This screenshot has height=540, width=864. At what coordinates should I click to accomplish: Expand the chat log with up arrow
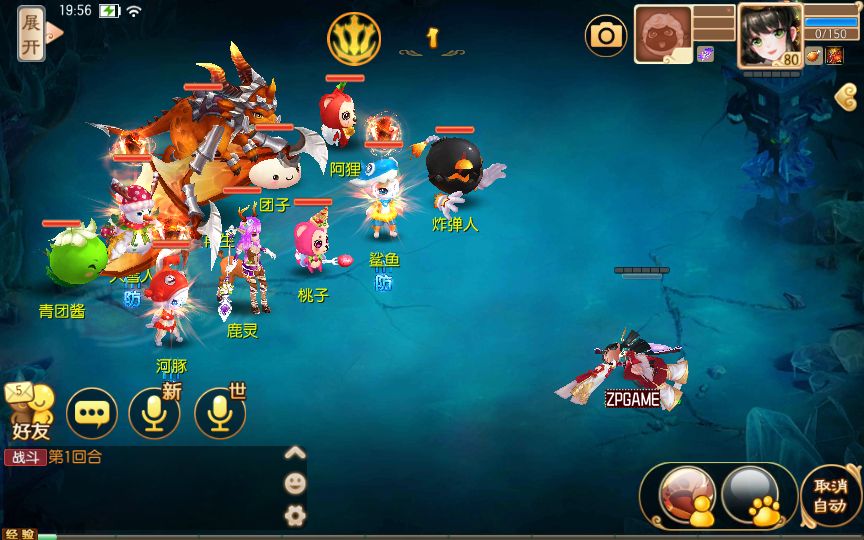pyautogui.click(x=294, y=453)
